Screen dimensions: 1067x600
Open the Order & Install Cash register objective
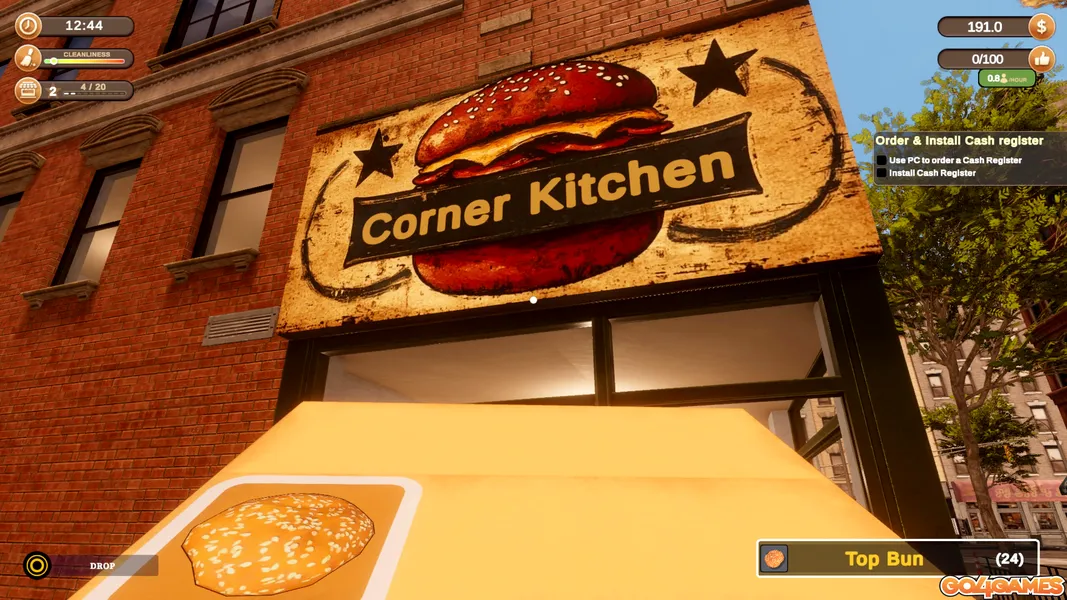959,141
